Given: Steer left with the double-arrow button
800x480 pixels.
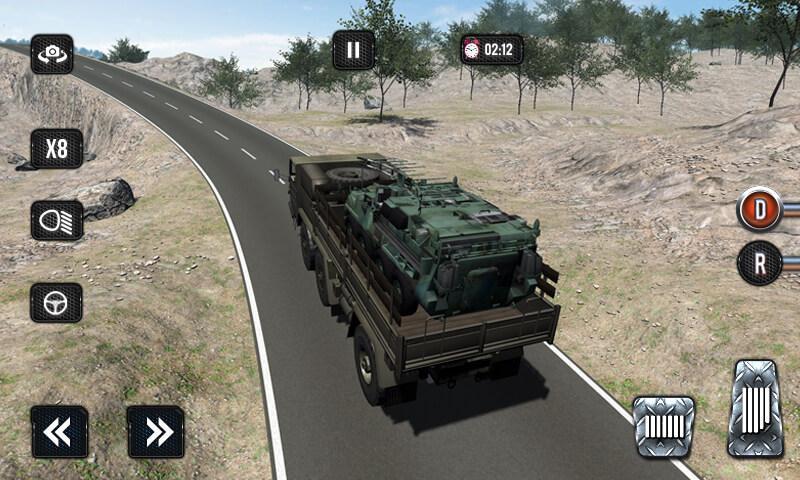Looking at the screenshot, I should click(58, 431).
